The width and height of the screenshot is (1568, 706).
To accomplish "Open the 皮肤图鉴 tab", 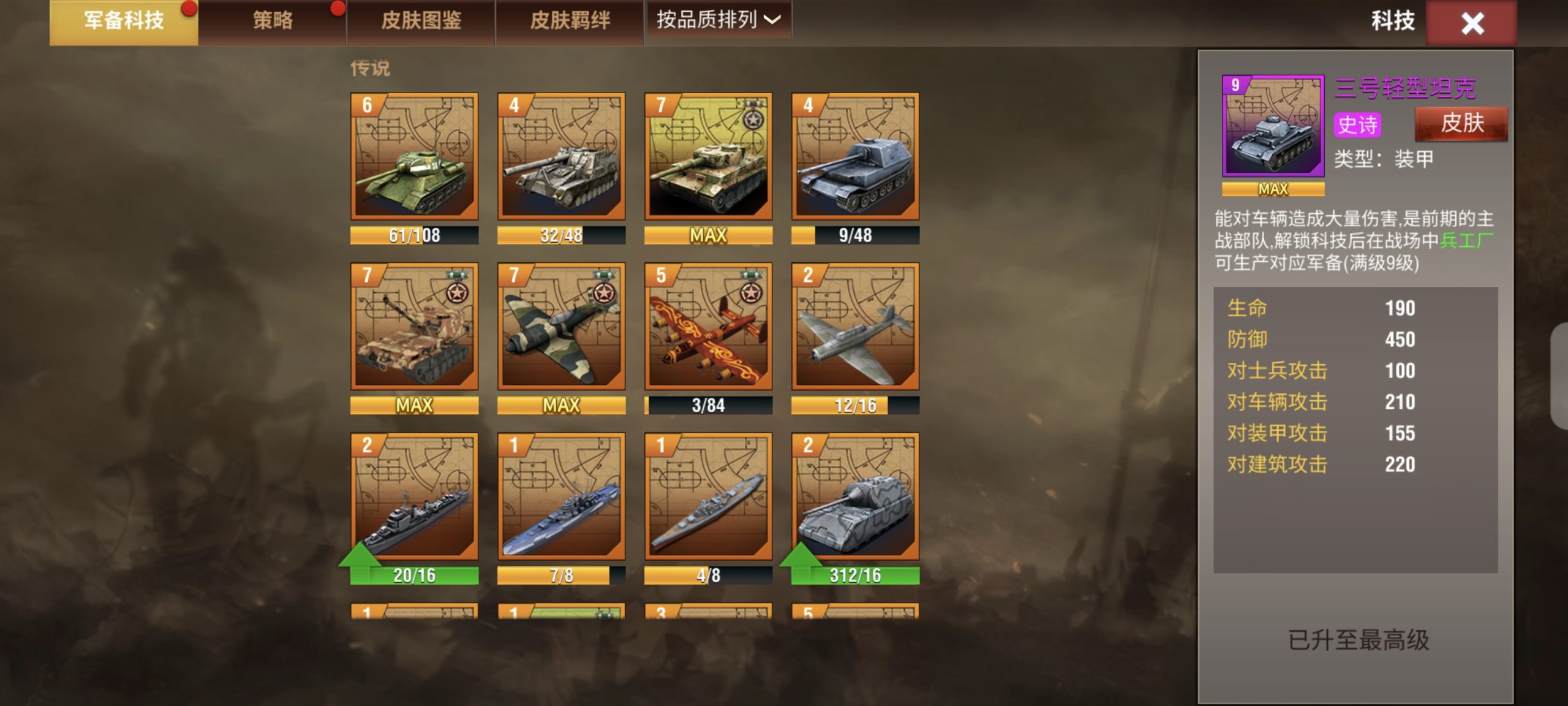I will click(x=421, y=21).
